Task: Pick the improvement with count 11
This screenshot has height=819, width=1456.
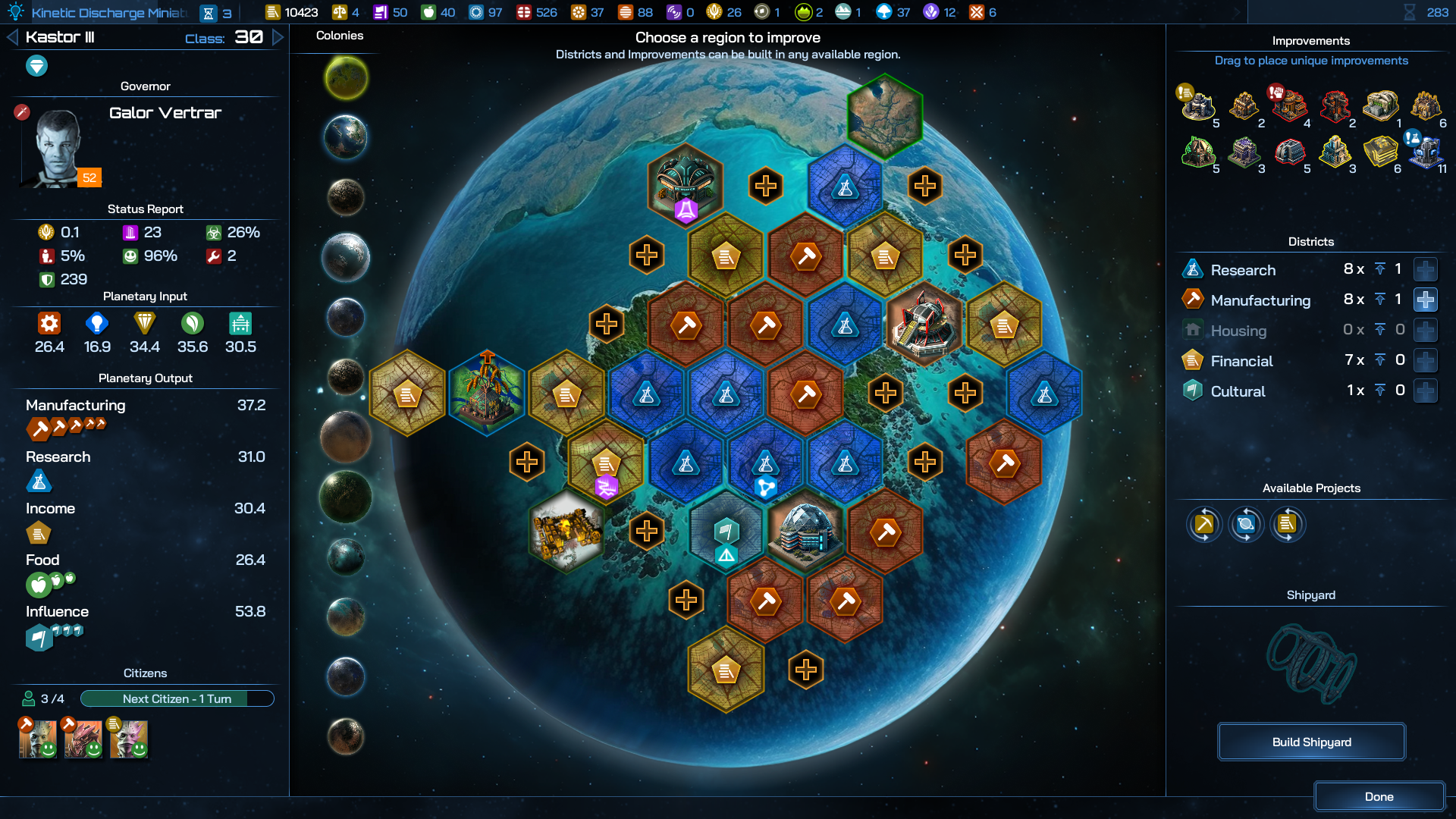Action: 1425,151
